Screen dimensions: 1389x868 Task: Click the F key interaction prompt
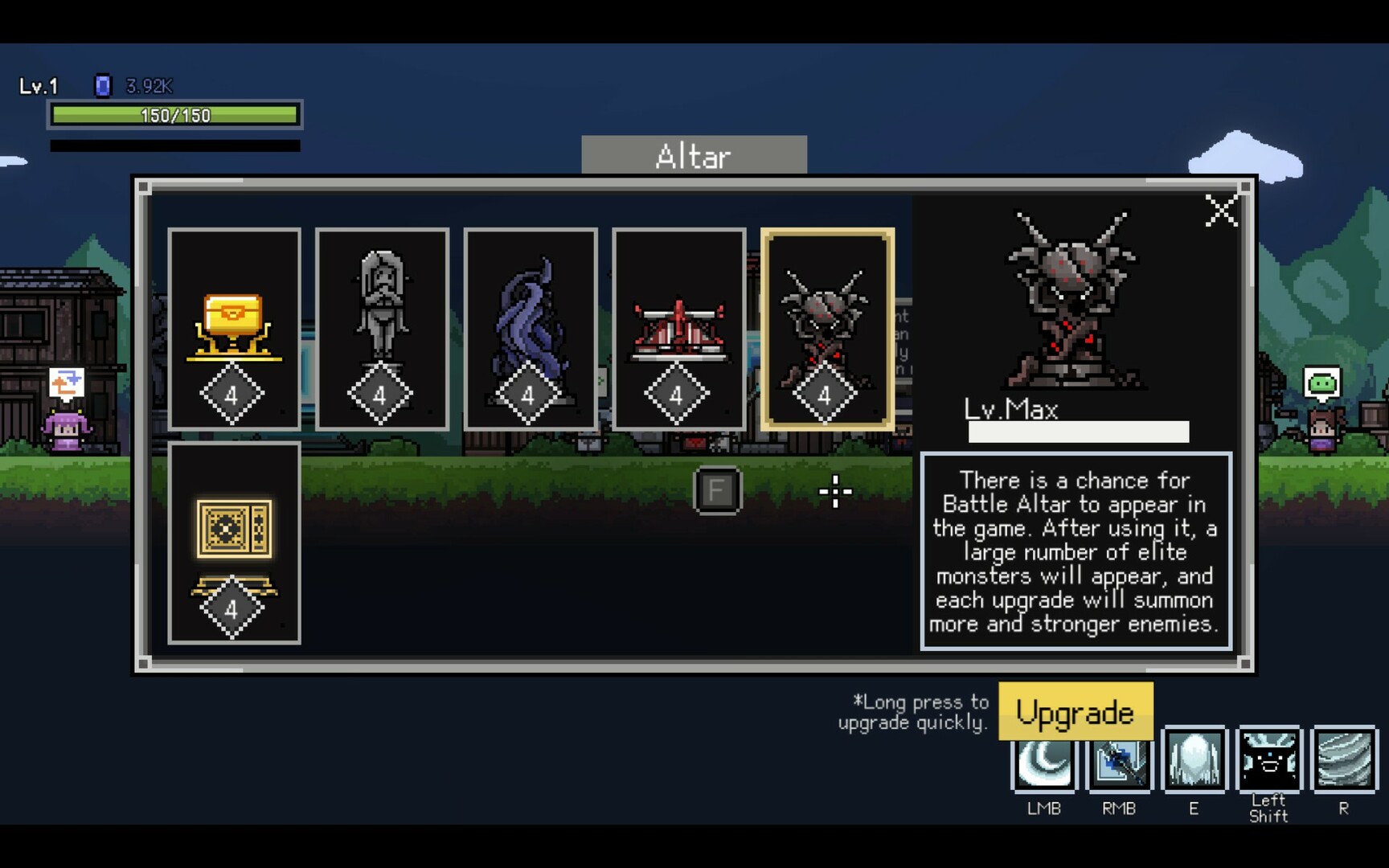tap(718, 491)
